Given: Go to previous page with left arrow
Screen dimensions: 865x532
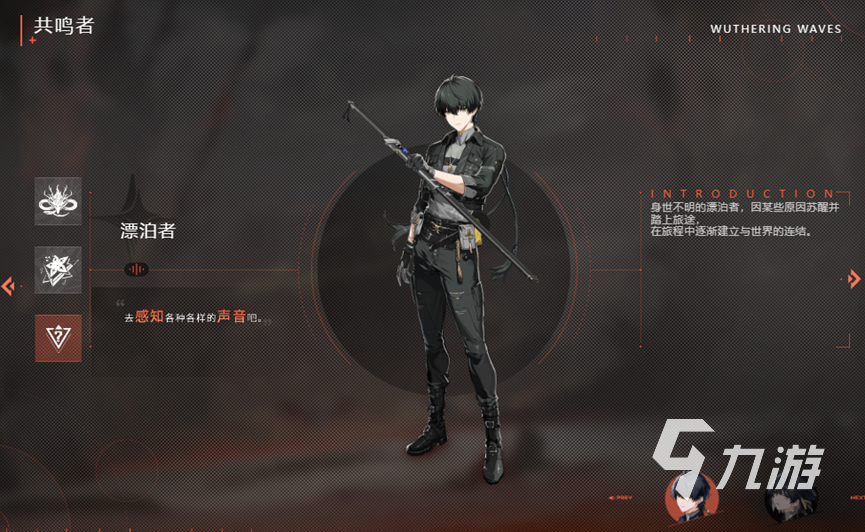Looking at the screenshot, I should pyautogui.click(x=8, y=287).
